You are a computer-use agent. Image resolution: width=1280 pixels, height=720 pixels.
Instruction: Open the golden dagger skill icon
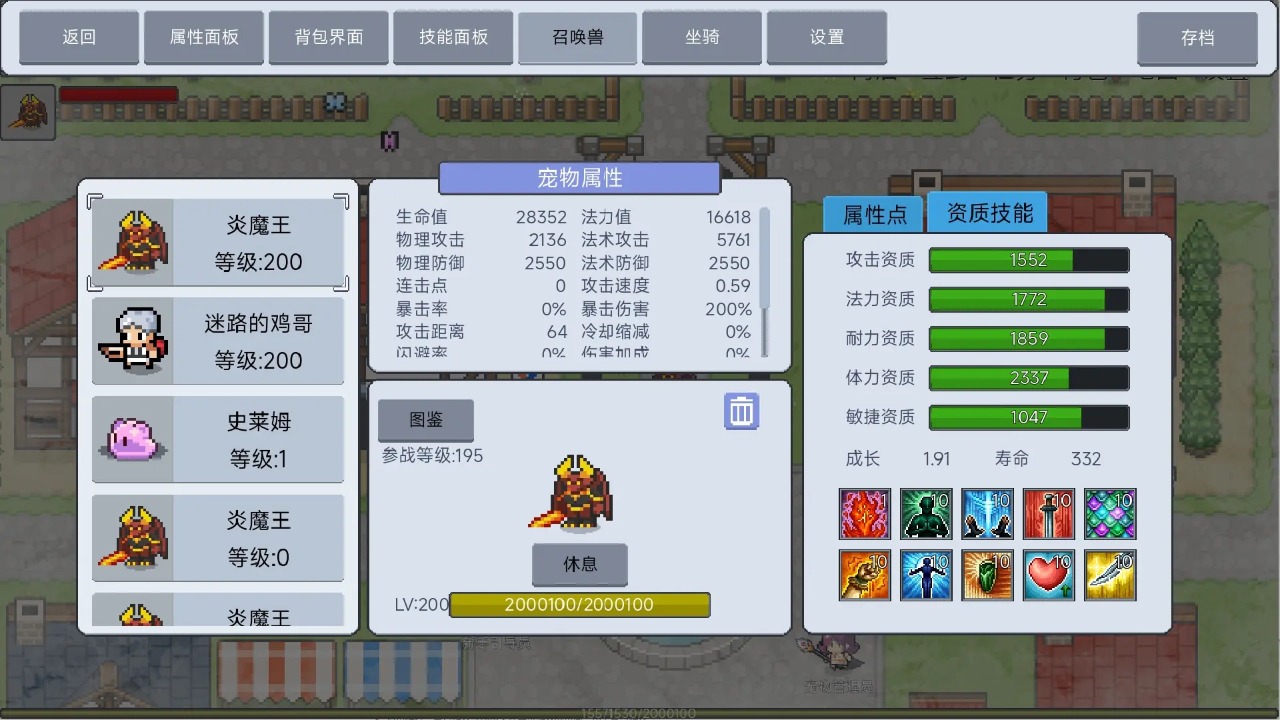1111,576
